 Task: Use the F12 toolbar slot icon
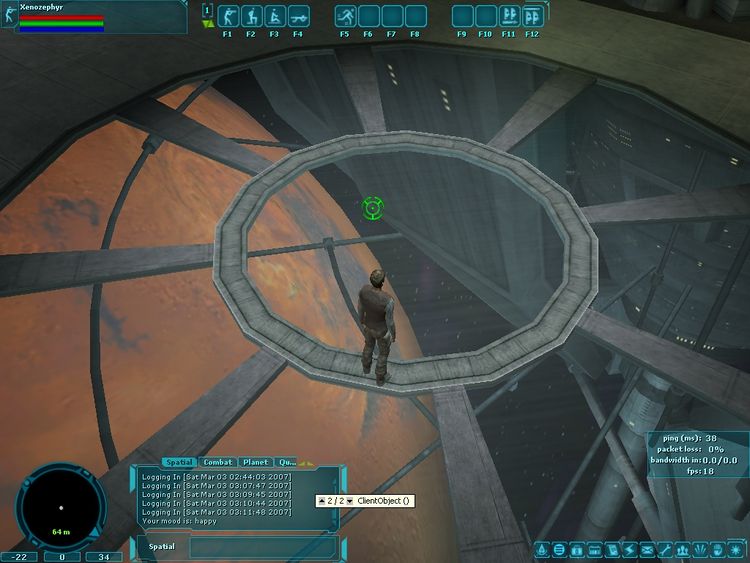(532, 16)
